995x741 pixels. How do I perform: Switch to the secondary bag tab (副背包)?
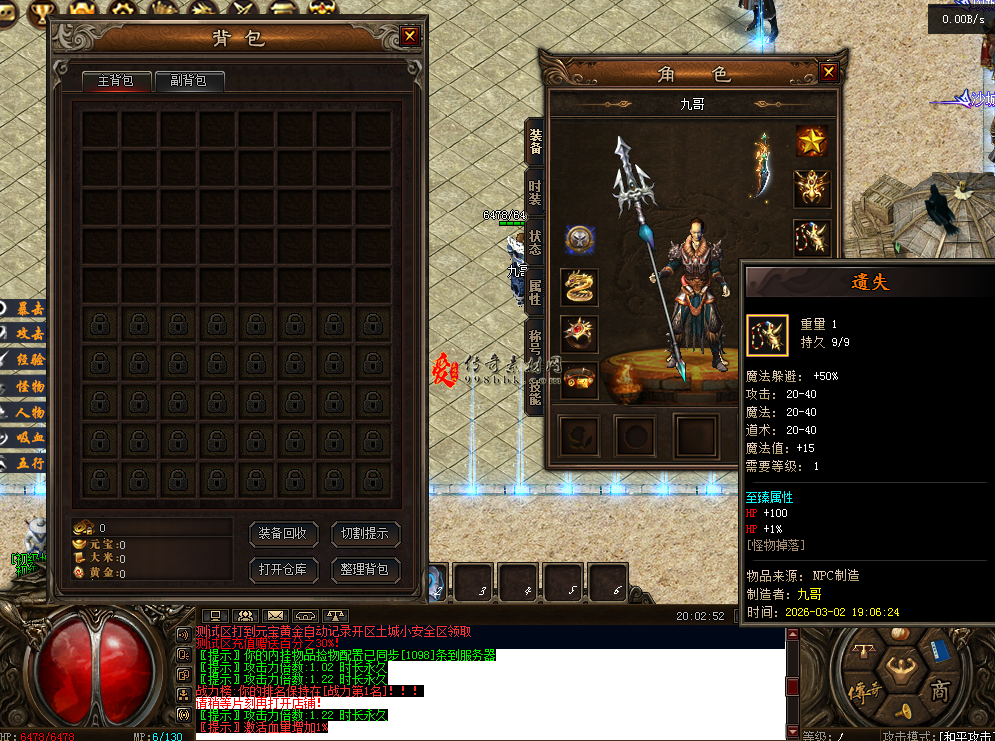point(189,81)
